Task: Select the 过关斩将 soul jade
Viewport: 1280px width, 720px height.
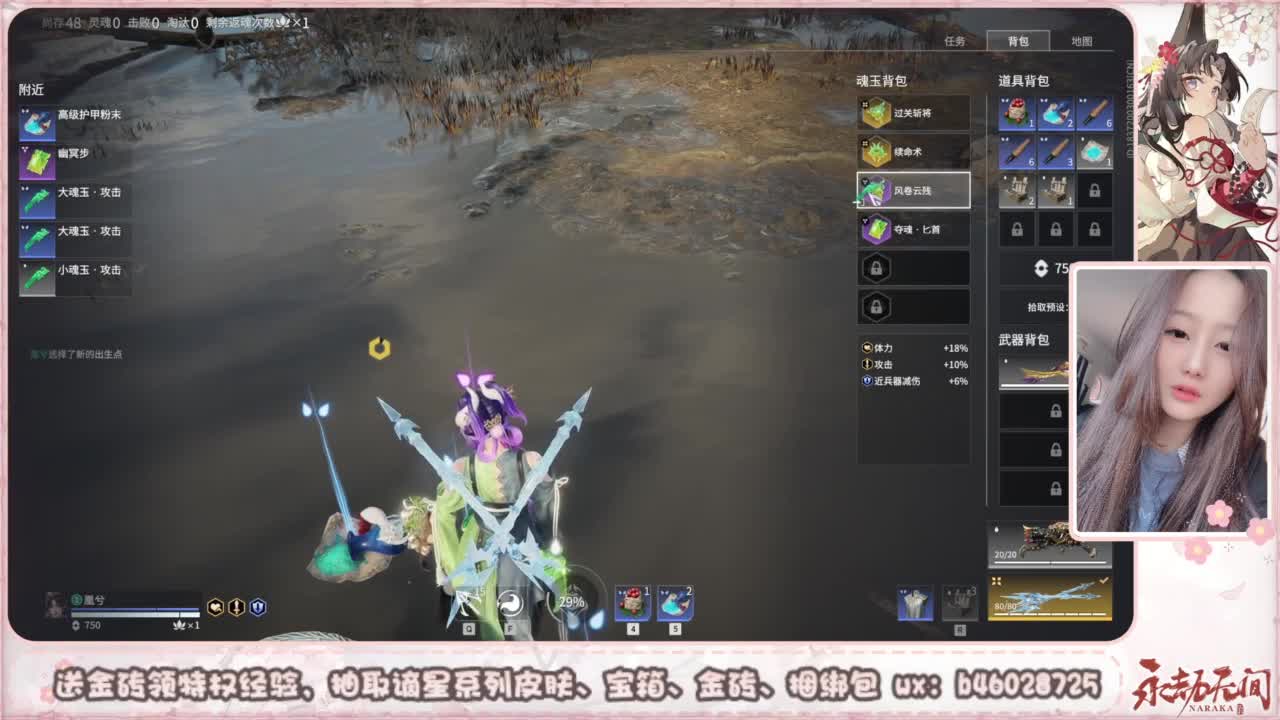Action: tap(912, 113)
